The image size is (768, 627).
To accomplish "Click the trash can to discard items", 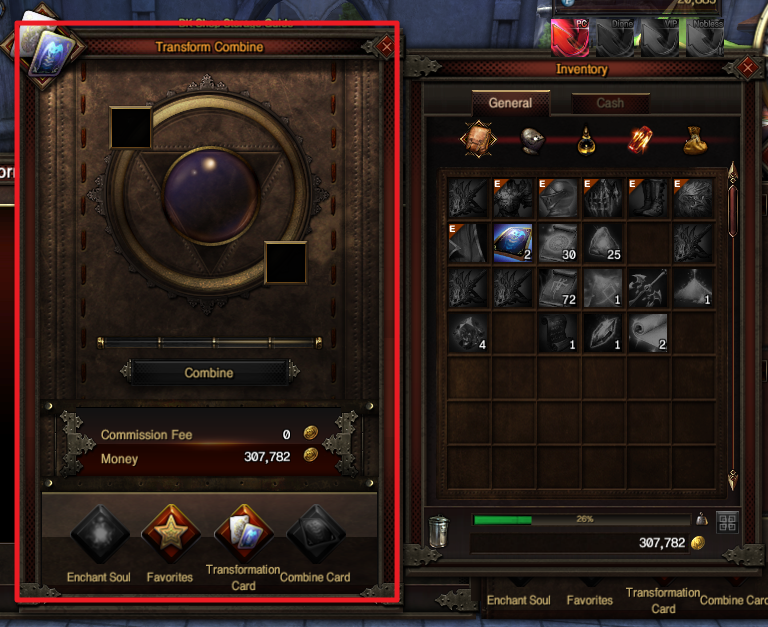I will point(439,530).
